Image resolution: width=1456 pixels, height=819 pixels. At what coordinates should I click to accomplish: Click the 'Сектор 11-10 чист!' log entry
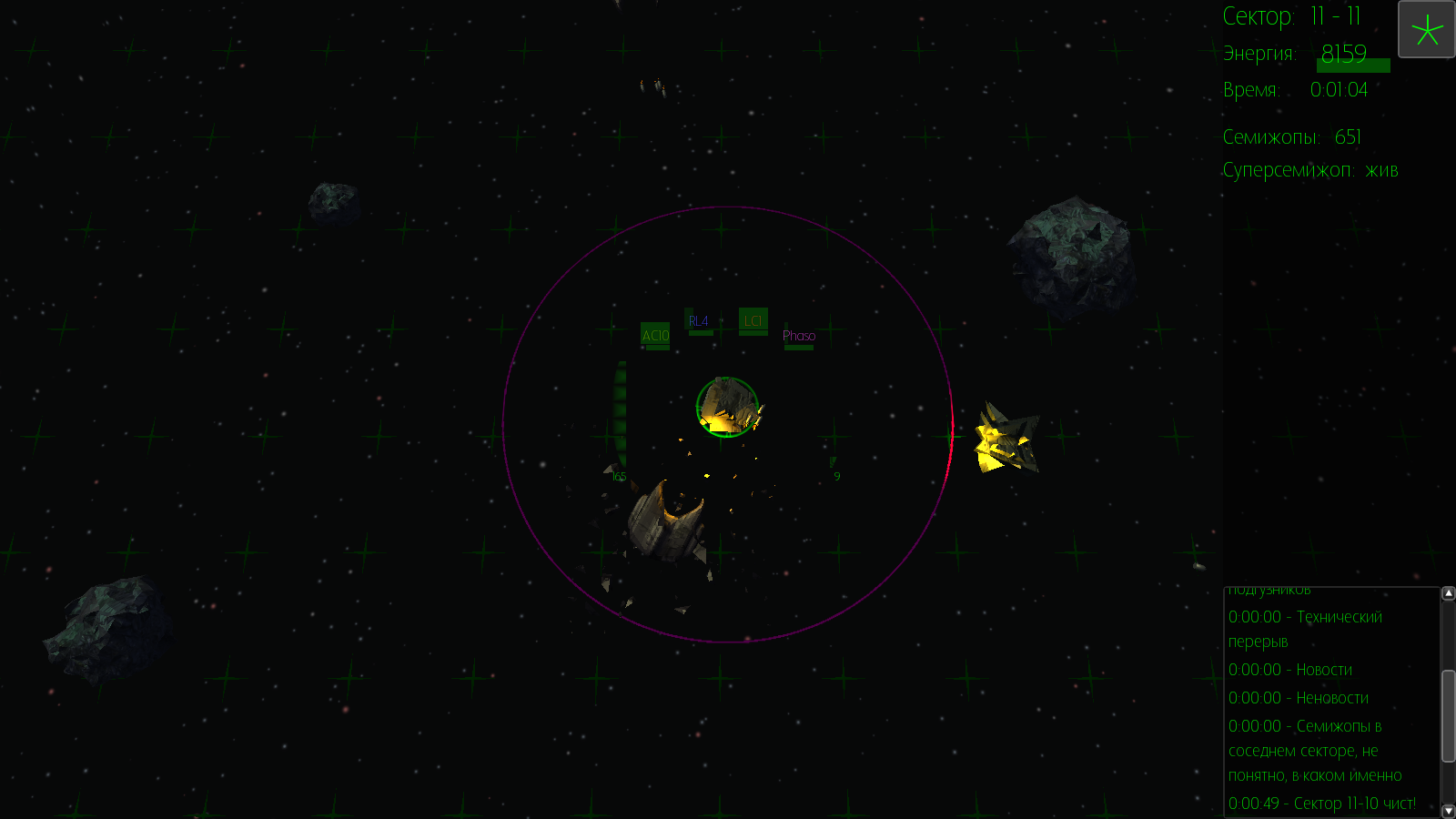tap(1322, 804)
